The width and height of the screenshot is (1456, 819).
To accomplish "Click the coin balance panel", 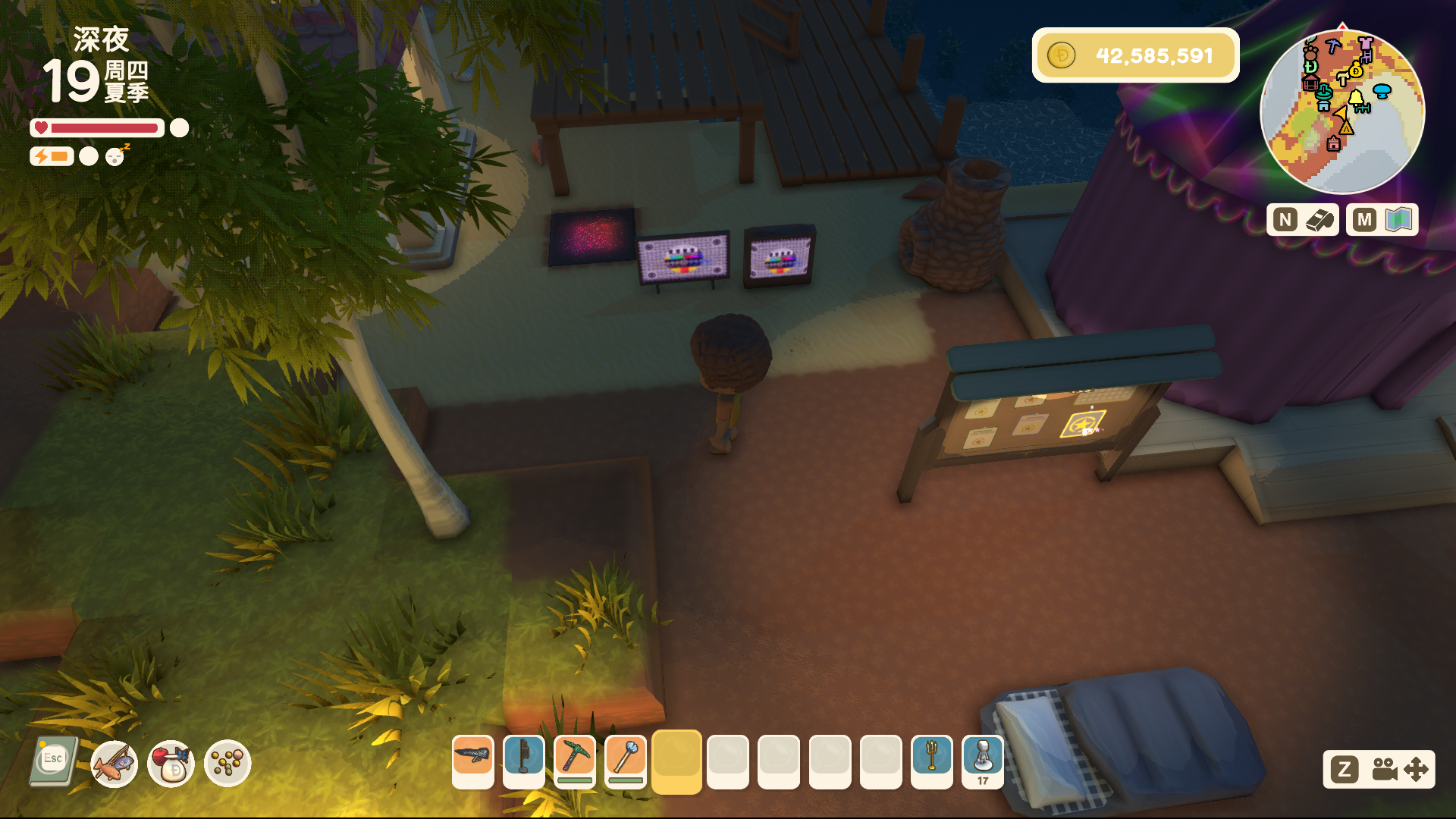I will point(1135,55).
